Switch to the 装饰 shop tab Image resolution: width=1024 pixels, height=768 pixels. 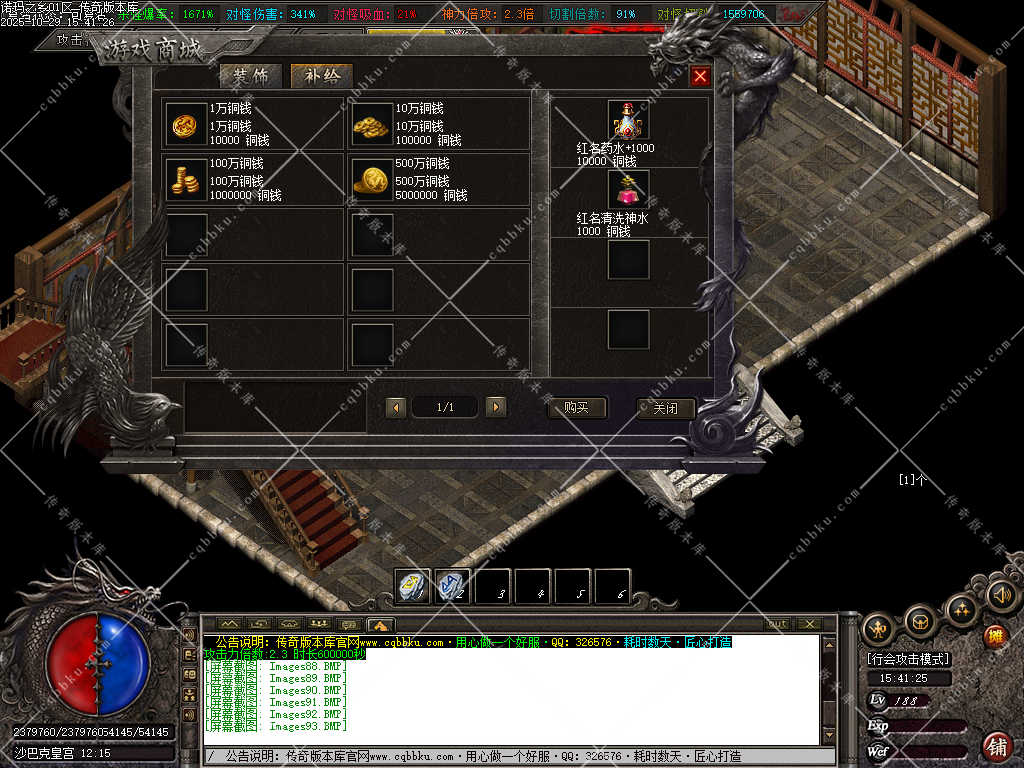250,77
